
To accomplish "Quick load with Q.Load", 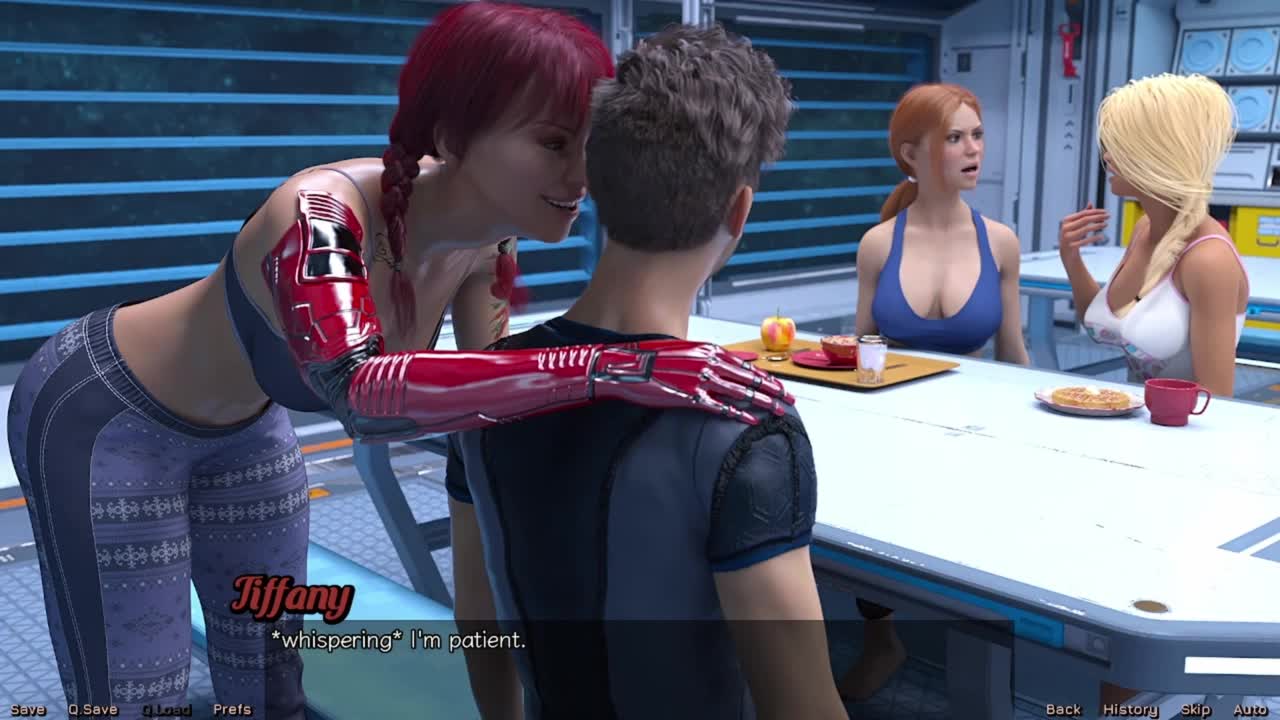I will (x=166, y=709).
